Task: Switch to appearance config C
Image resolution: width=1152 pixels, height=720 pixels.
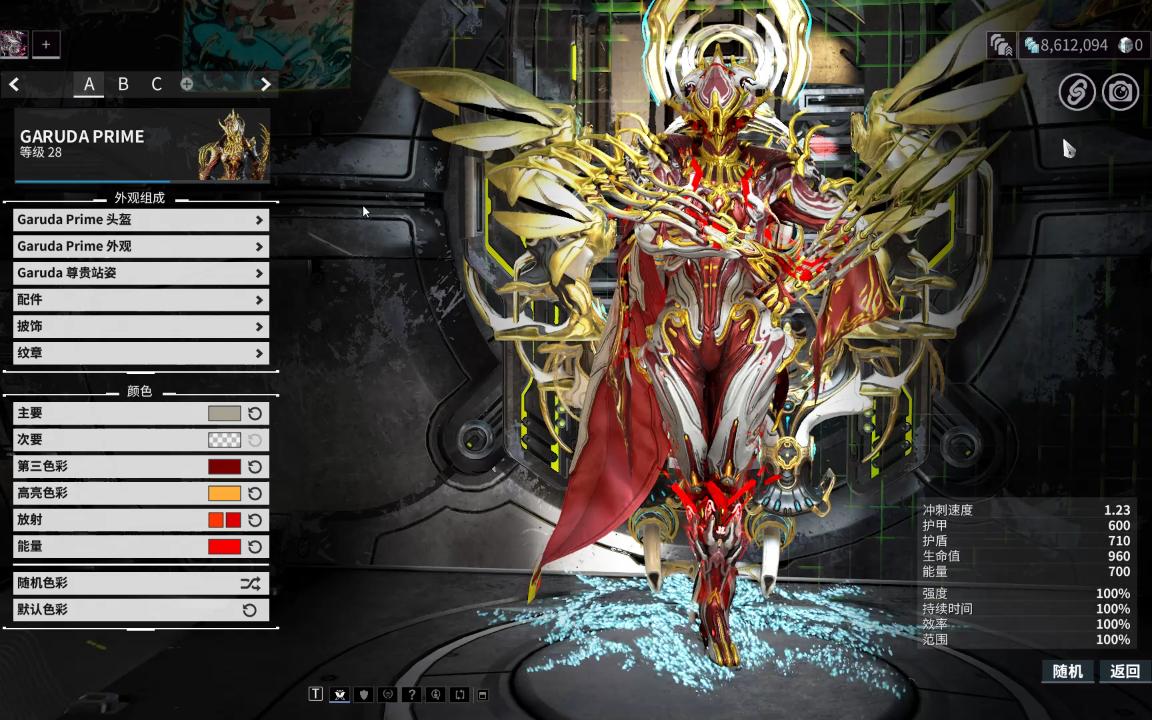Action: pos(156,84)
